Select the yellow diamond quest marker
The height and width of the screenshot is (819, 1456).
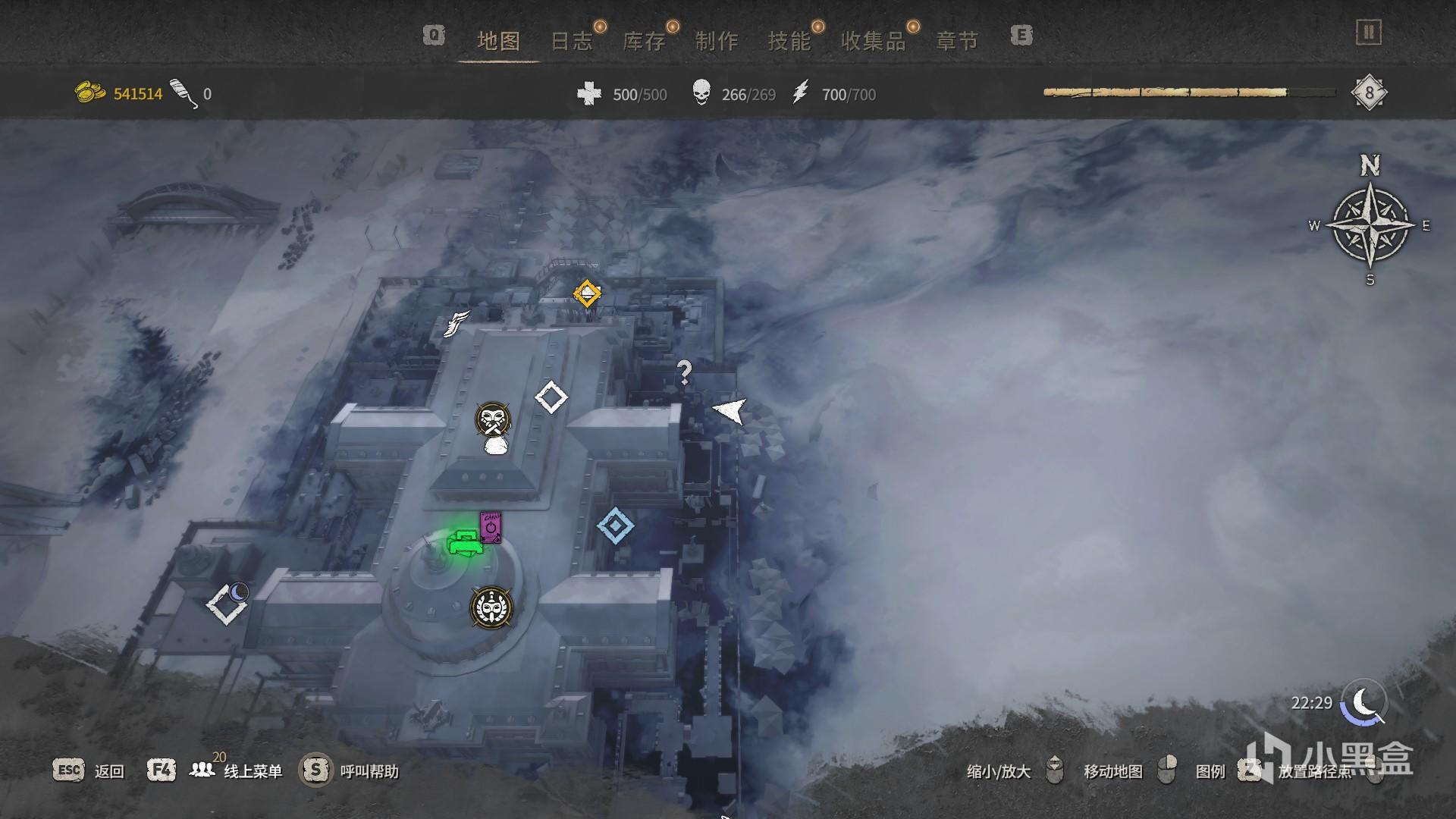(x=587, y=293)
